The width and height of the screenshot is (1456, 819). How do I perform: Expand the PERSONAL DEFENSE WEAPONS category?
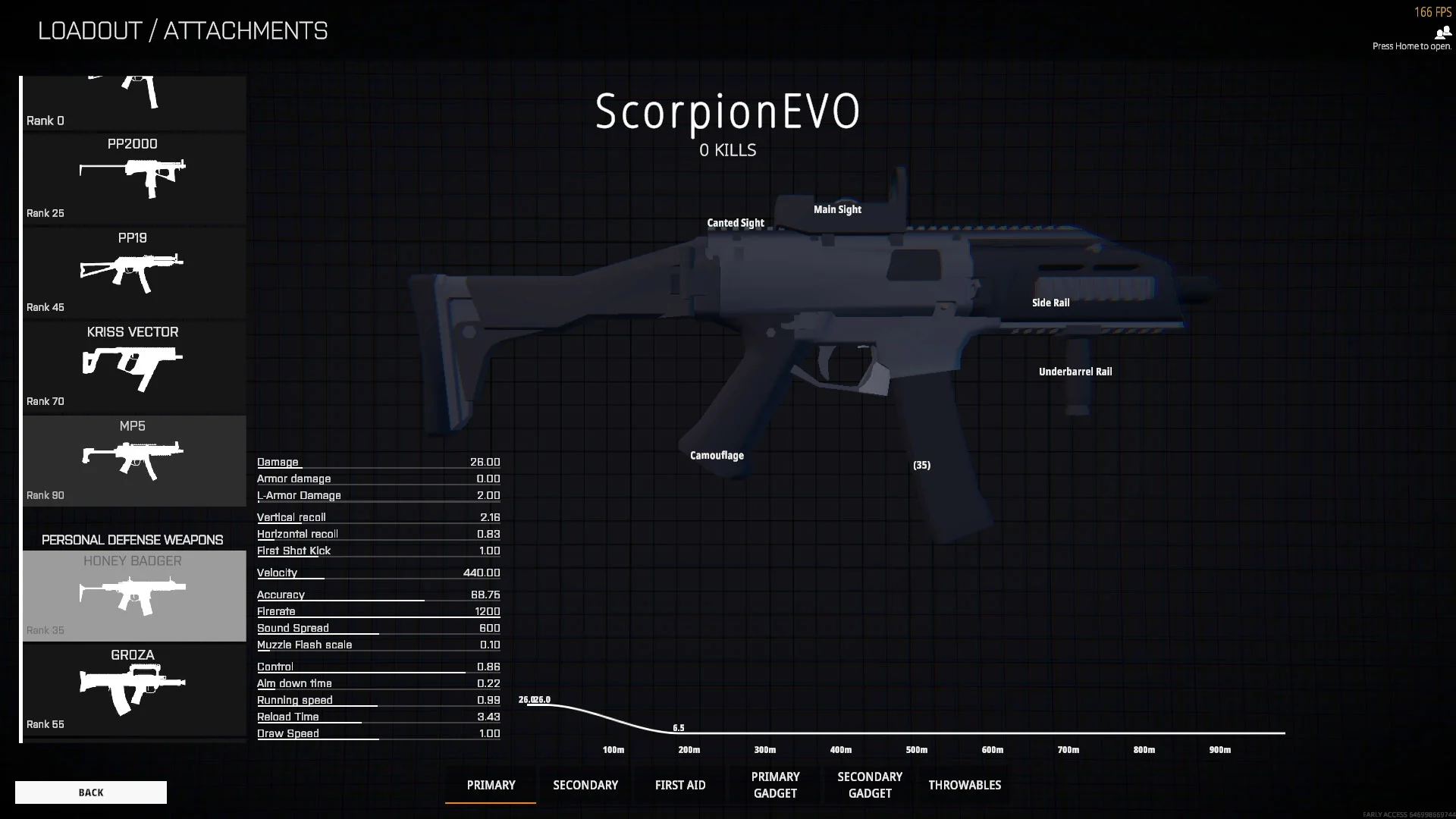click(x=133, y=539)
